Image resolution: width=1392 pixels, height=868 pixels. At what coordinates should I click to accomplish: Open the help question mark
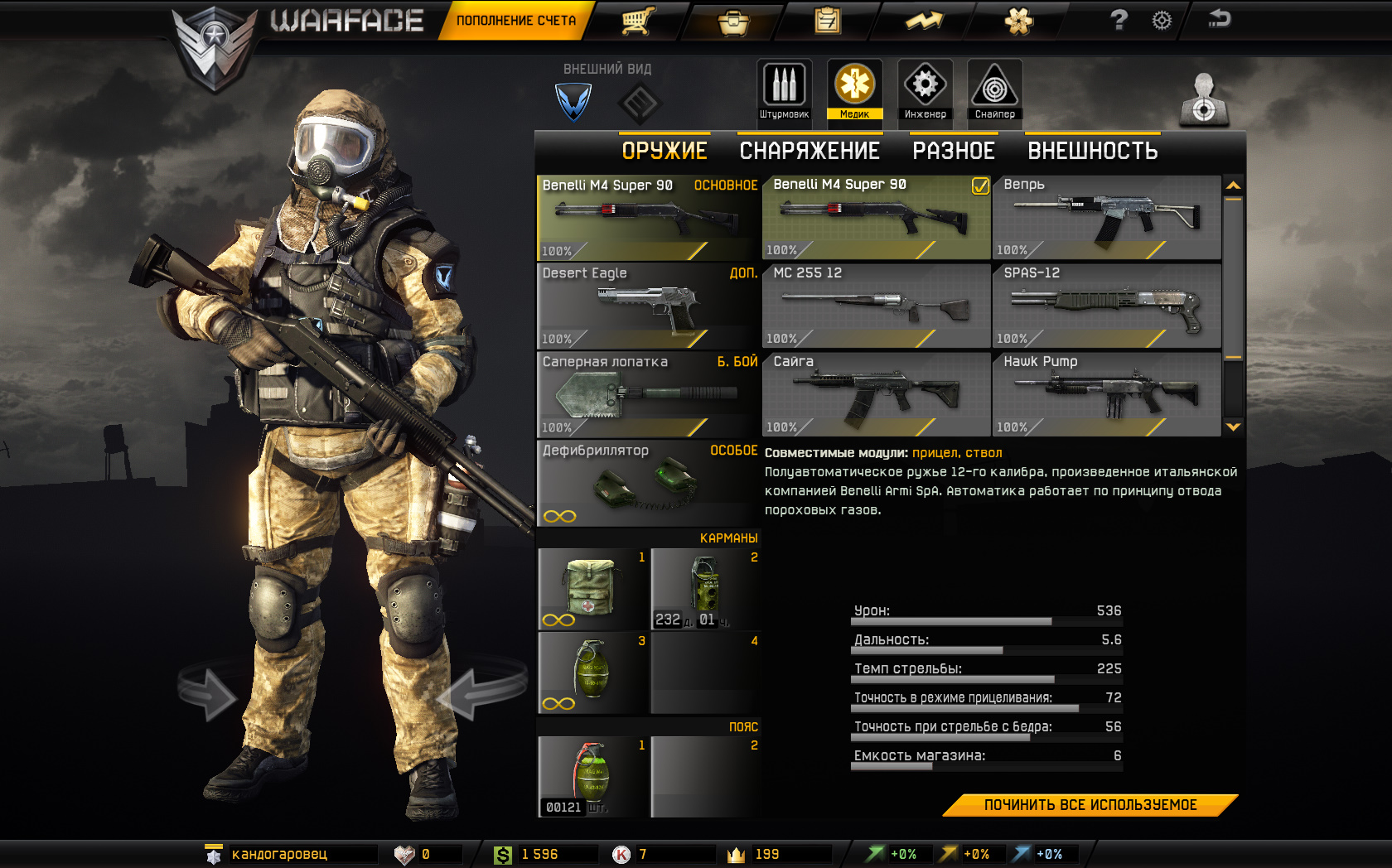click(x=1119, y=20)
